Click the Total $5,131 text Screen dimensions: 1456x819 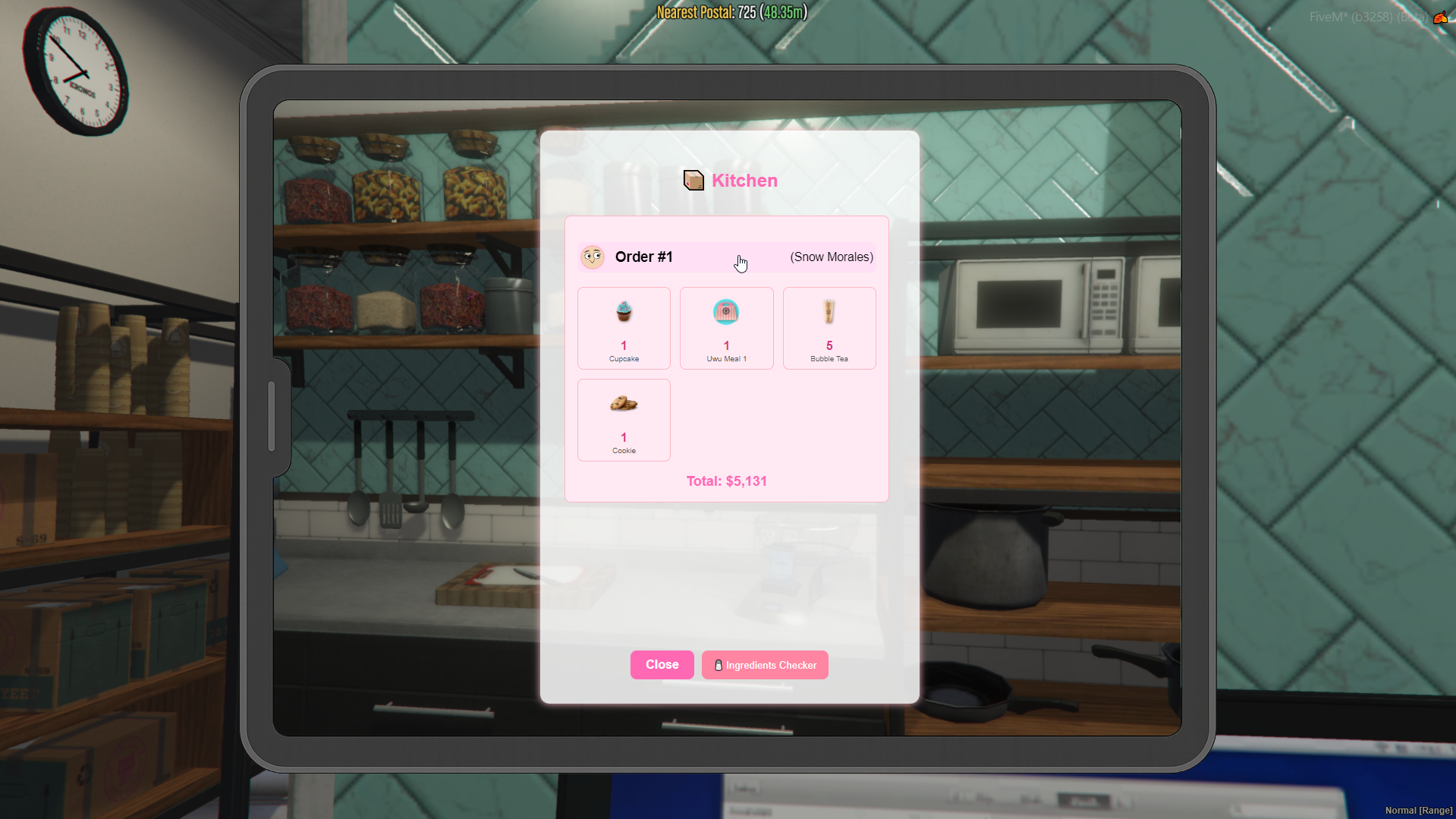pos(726,480)
